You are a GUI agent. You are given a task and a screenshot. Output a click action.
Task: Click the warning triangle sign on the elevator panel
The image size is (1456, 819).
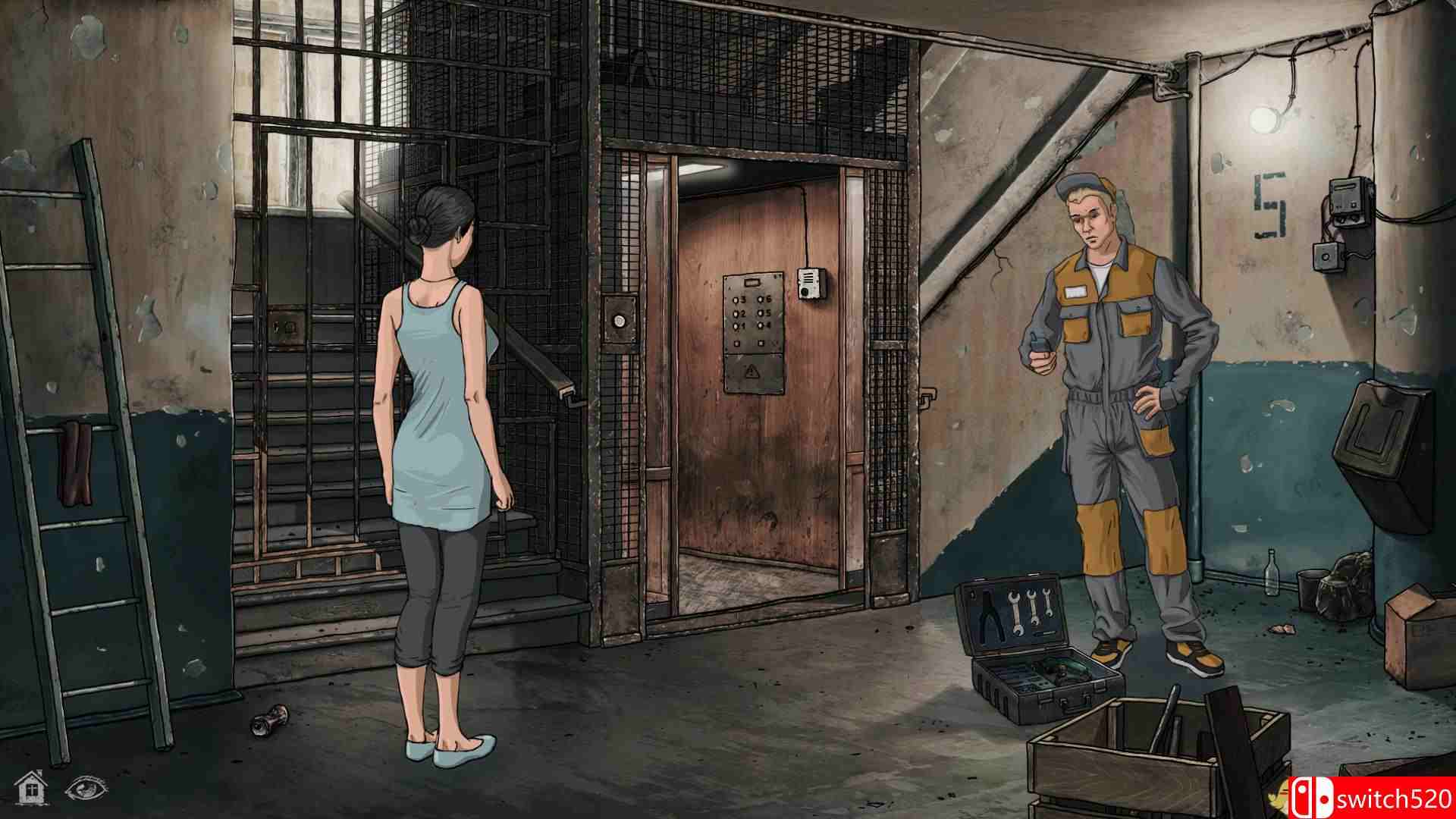click(x=752, y=371)
